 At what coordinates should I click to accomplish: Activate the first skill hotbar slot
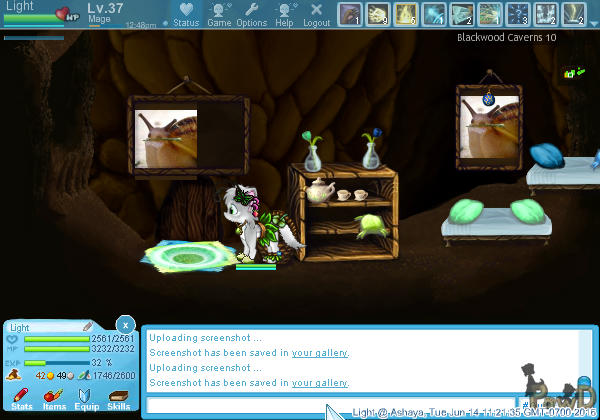coord(350,13)
